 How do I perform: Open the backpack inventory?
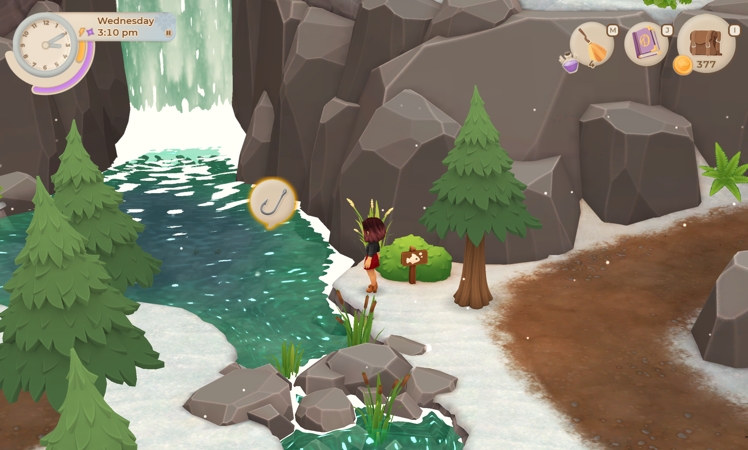coord(706,41)
